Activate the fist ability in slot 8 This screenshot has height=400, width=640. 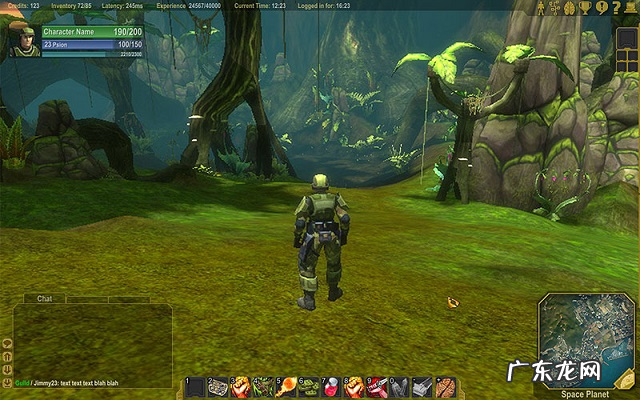point(354,386)
